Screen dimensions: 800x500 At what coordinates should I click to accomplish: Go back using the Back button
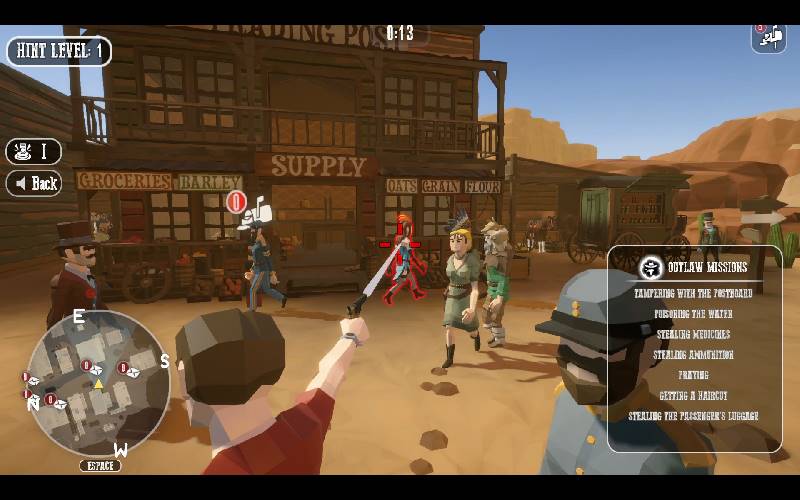(x=34, y=183)
